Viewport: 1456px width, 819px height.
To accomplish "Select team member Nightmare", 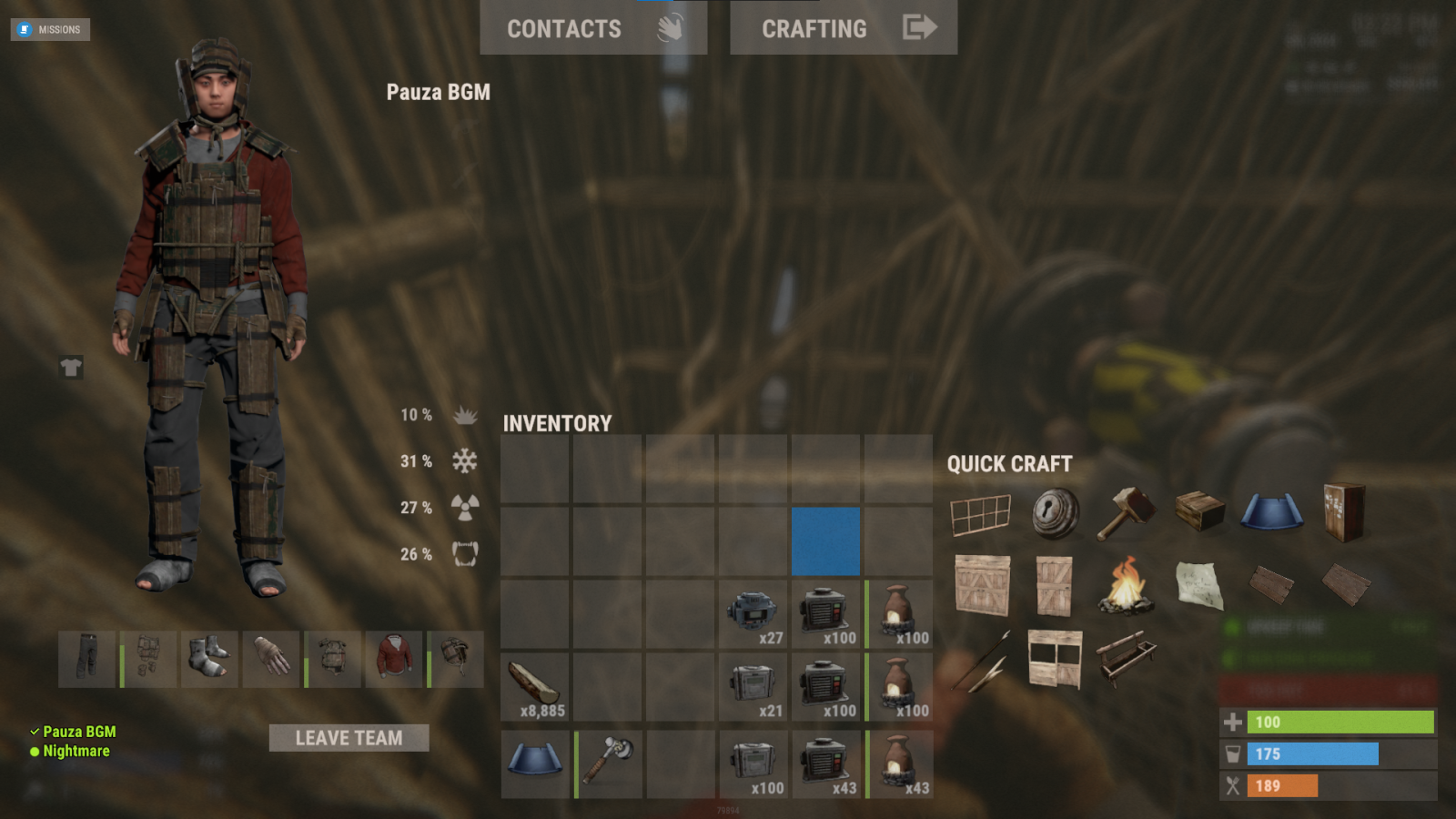I will tap(76, 752).
